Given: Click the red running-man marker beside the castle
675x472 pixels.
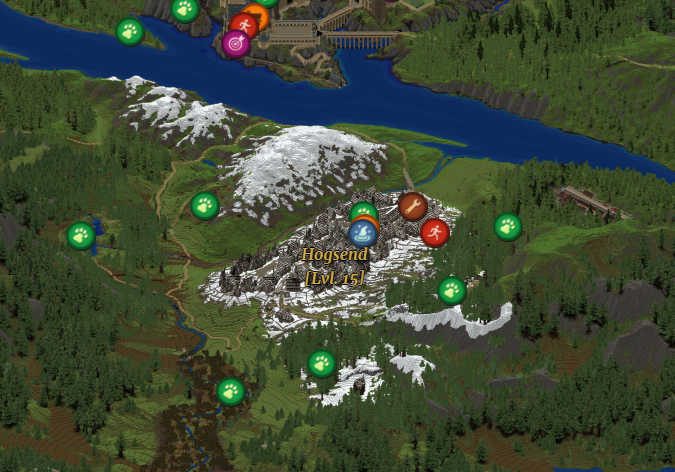Looking at the screenshot, I should tap(242, 25).
